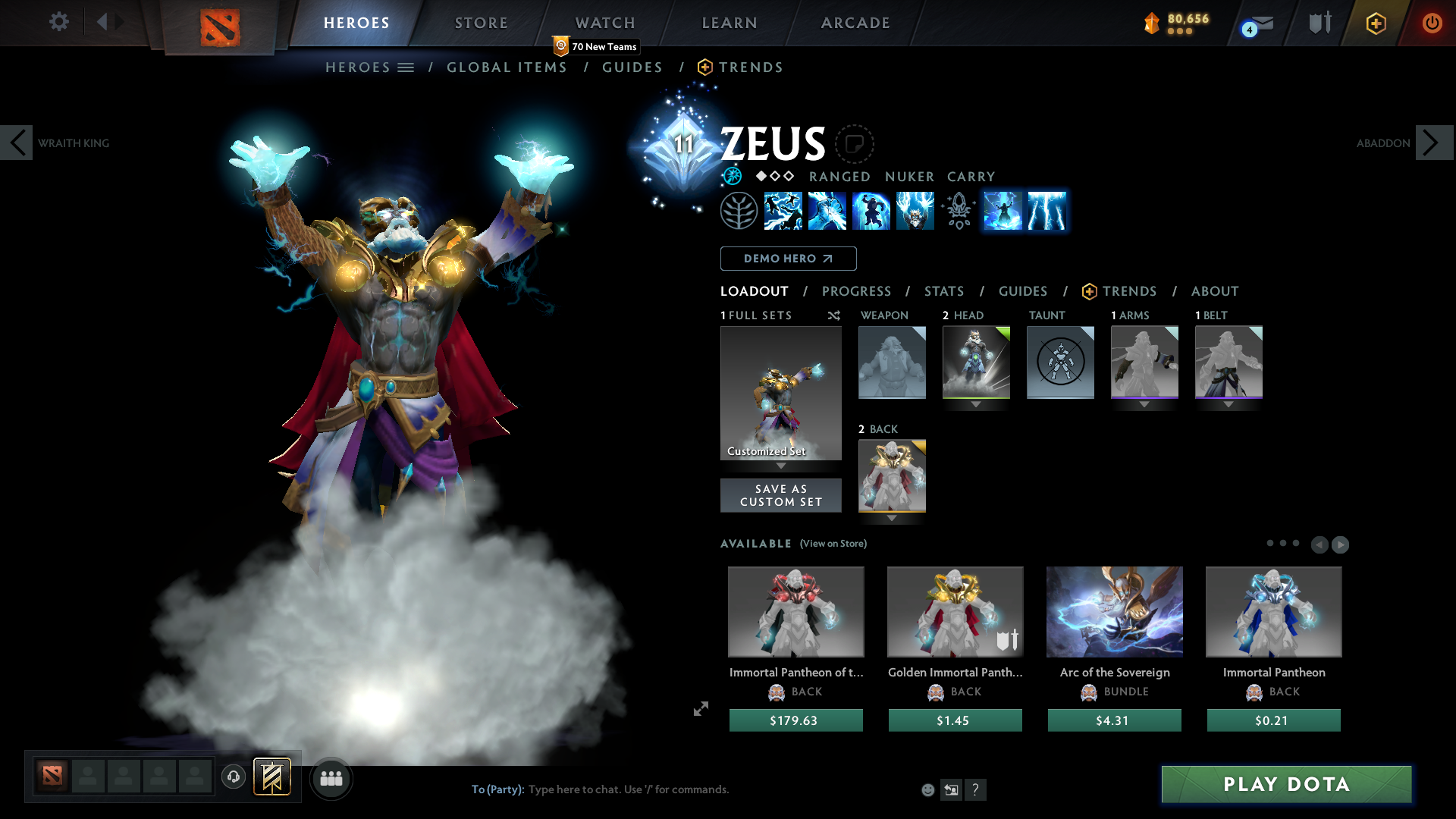Open the WATCH menu at the top
1456x819 pixels.
[604, 23]
